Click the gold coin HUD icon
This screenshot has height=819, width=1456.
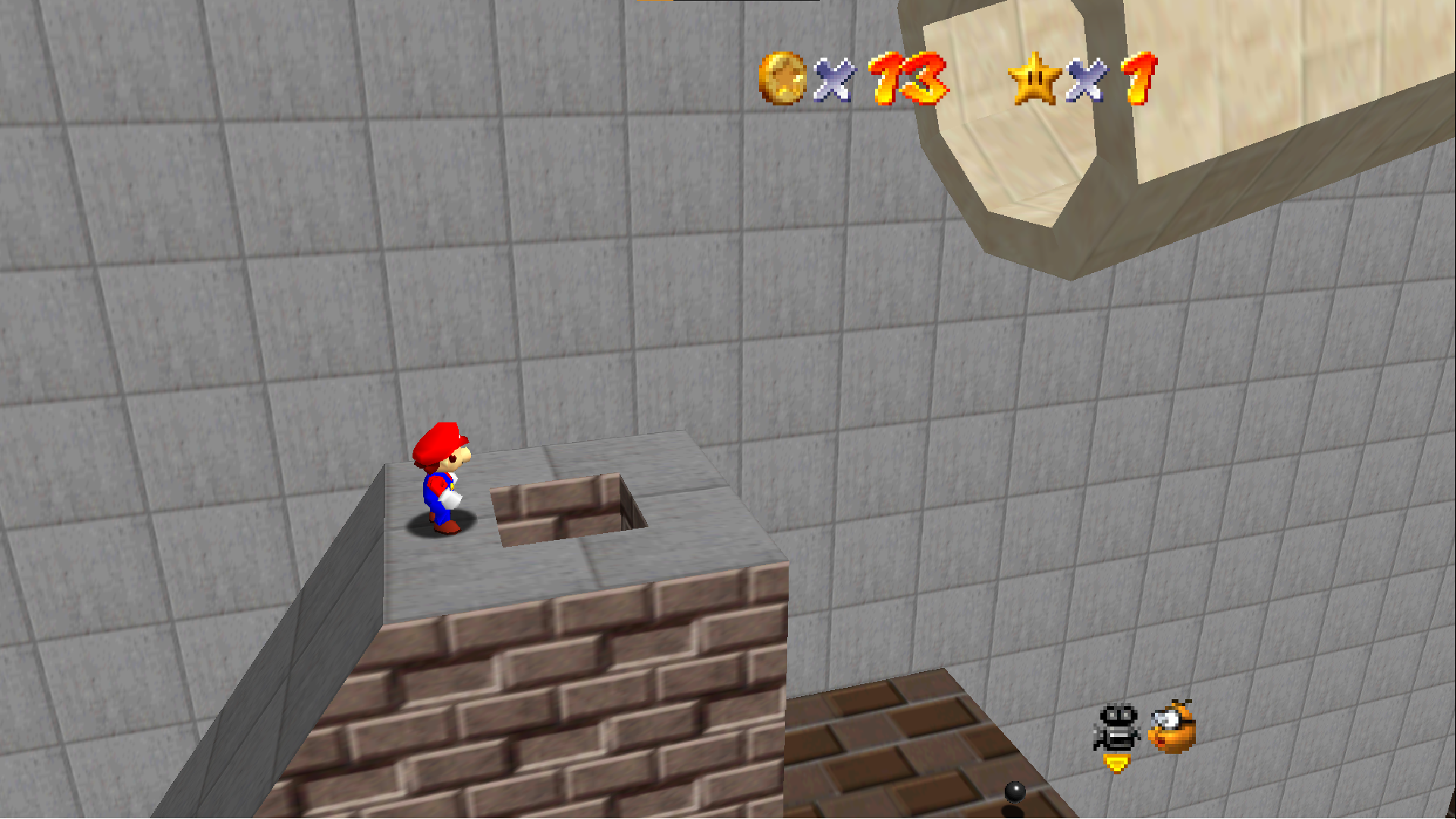(x=780, y=78)
